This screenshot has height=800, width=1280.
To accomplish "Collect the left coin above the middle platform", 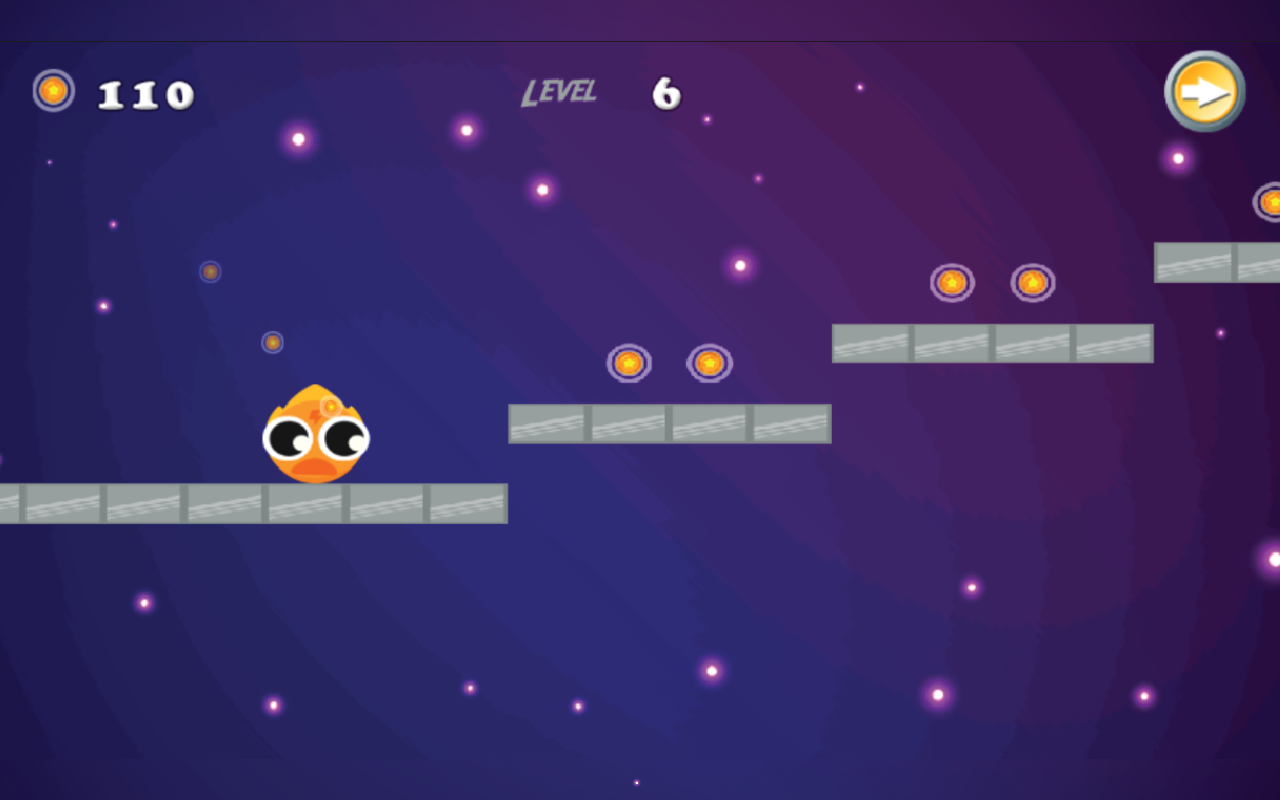I will coord(627,364).
